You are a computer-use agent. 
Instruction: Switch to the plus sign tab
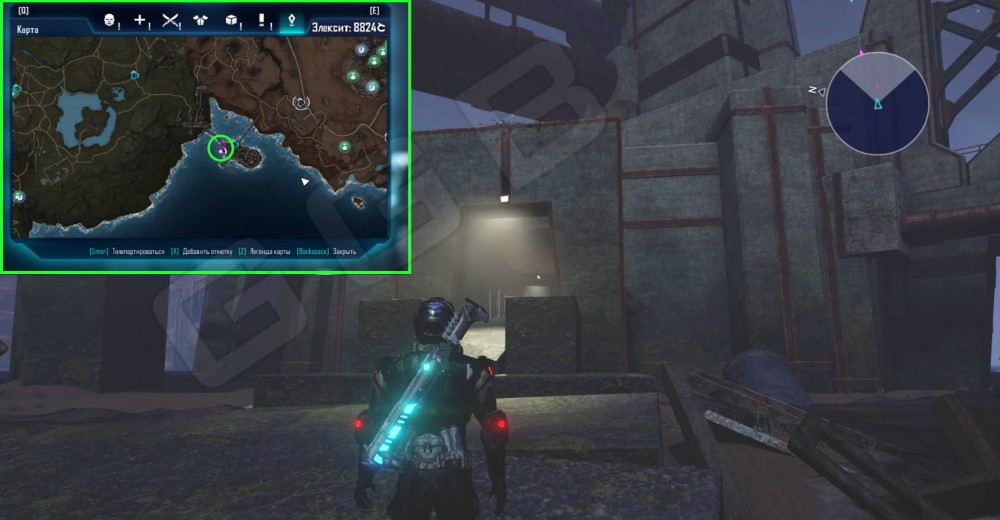point(141,20)
